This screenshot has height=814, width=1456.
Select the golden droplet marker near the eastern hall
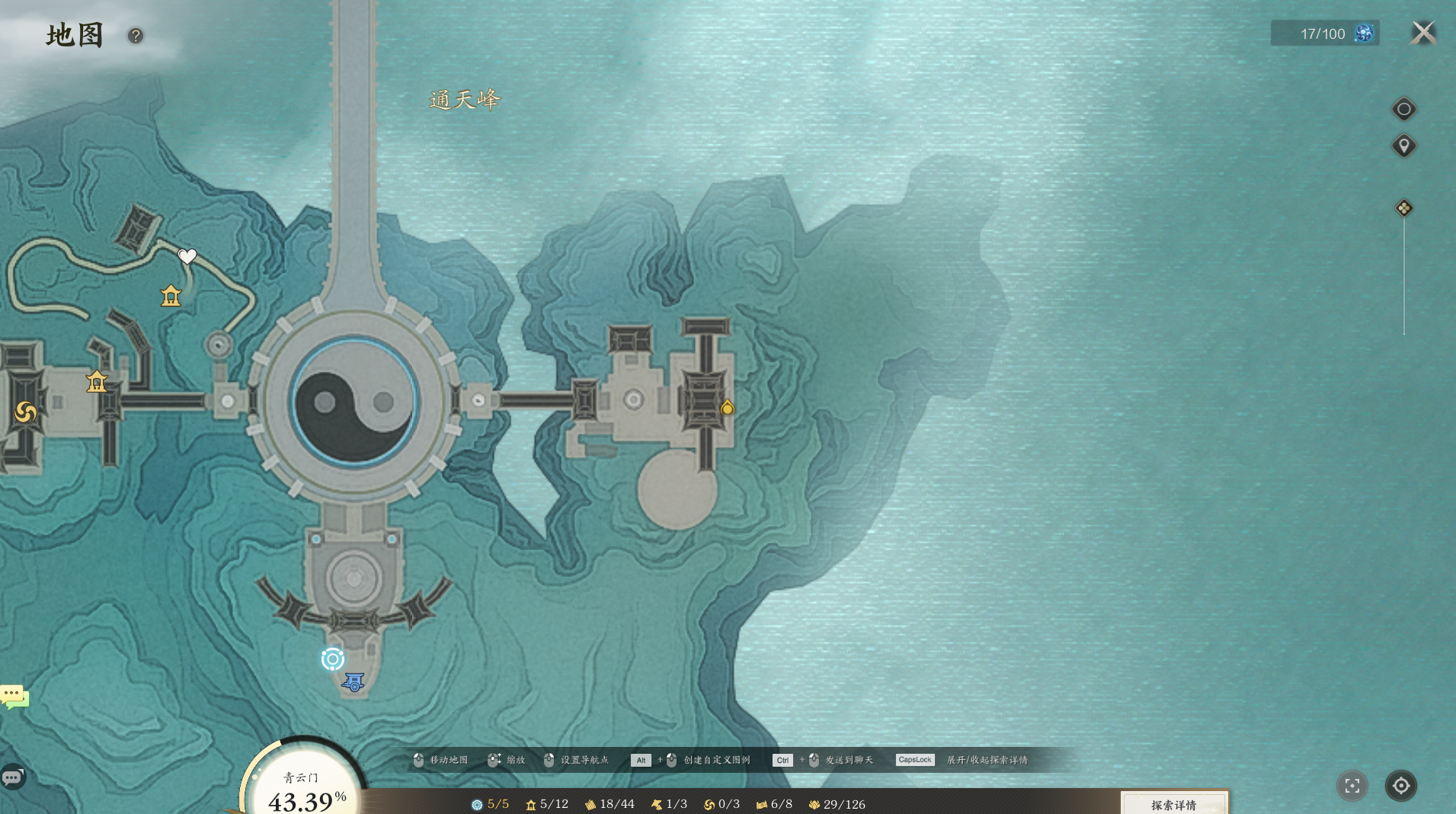pos(728,408)
